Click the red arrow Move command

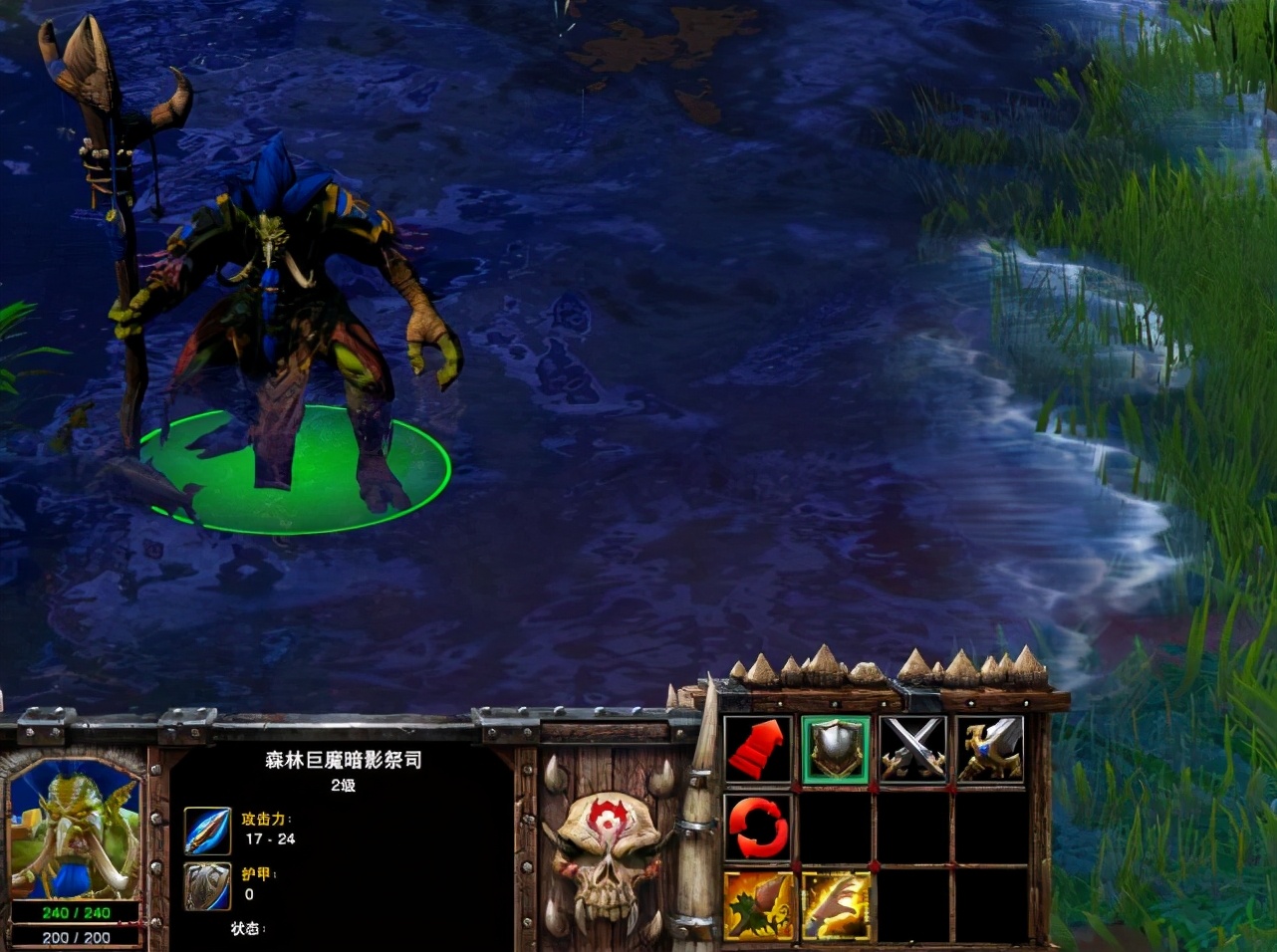coord(758,749)
